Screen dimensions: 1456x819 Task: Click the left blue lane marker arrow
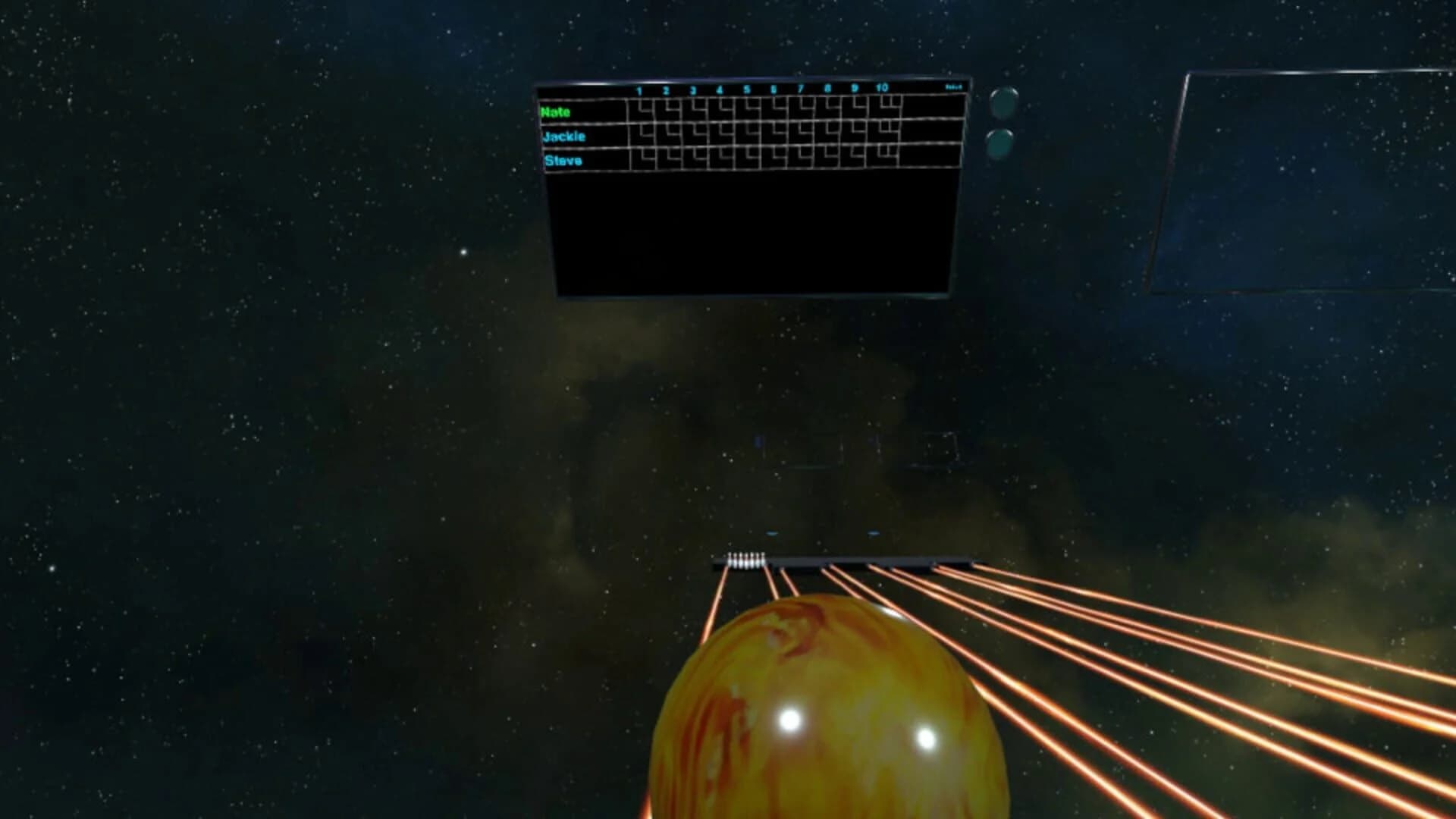point(772,532)
